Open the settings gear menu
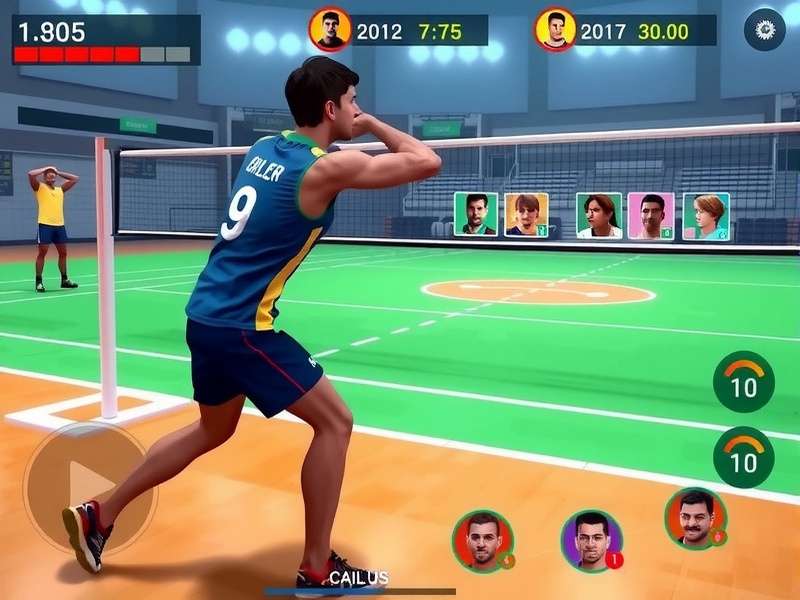 [764, 29]
